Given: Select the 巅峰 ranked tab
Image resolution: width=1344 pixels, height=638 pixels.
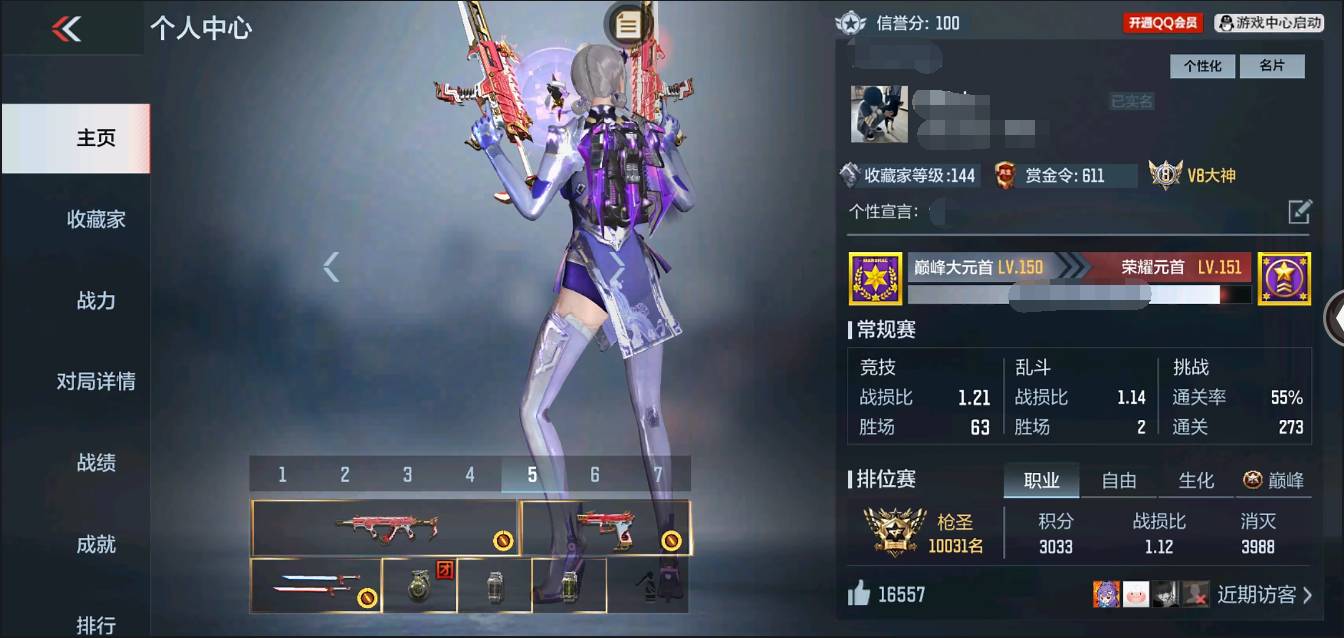Looking at the screenshot, I should coord(1274,481).
